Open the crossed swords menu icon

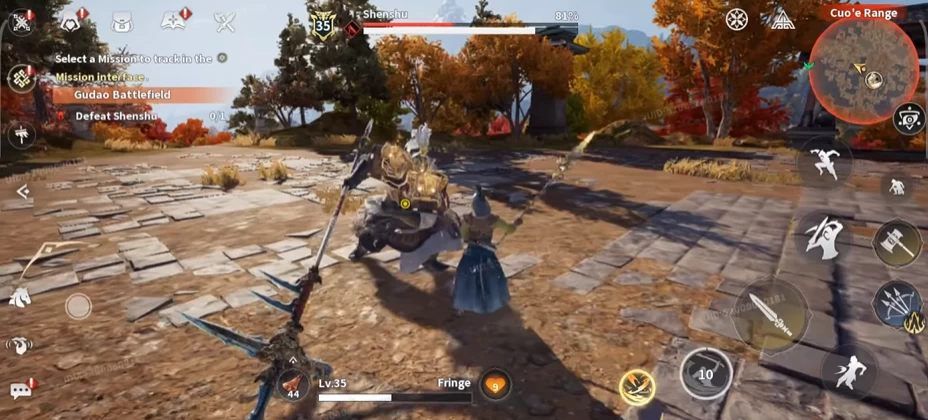pos(225,21)
